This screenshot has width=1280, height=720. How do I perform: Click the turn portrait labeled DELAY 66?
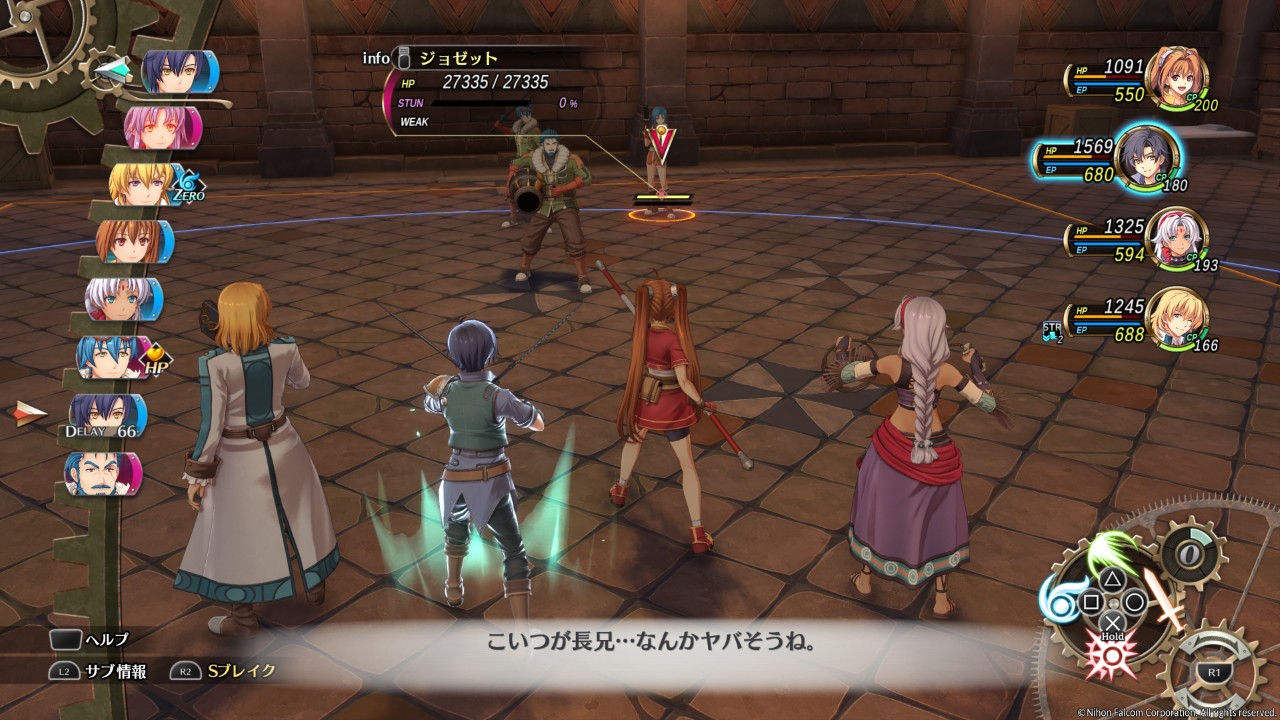108,414
